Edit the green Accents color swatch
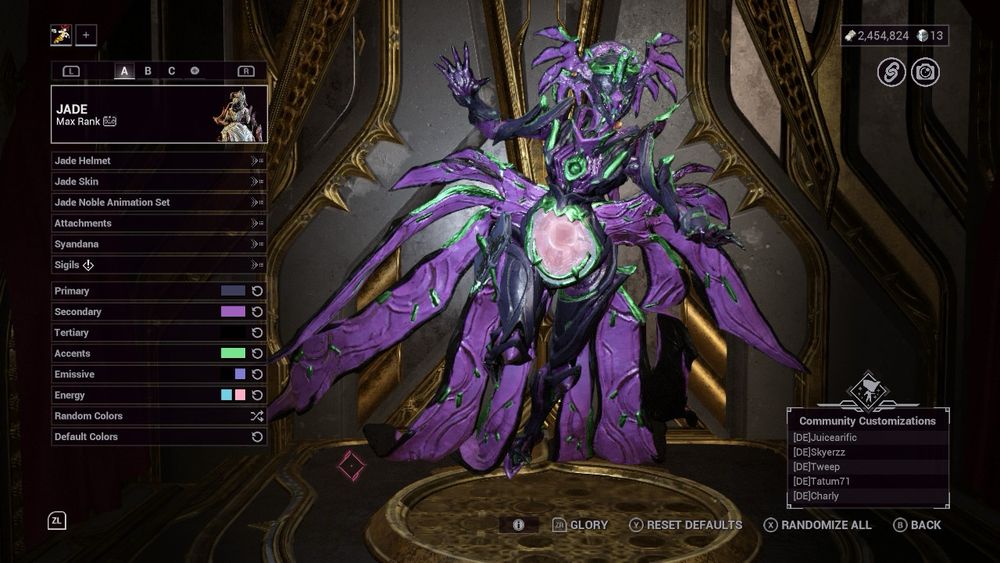The image size is (1000, 563). (232, 353)
